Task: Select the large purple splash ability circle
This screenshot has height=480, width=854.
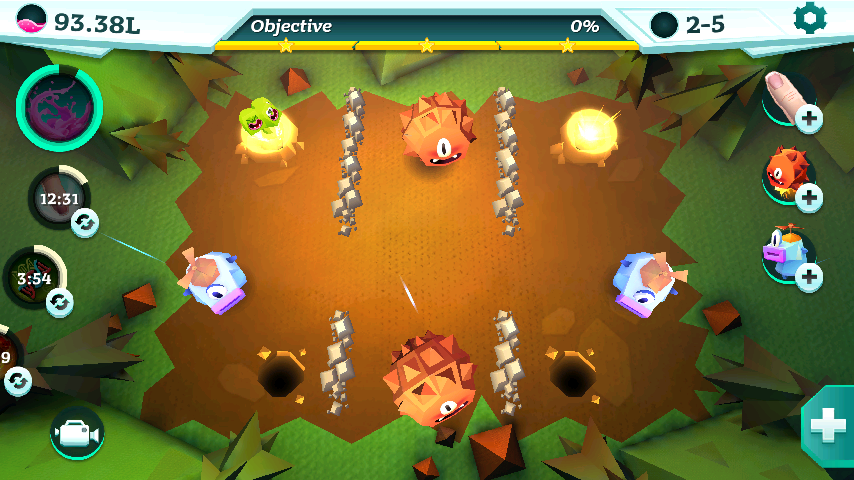Action: tap(59, 107)
